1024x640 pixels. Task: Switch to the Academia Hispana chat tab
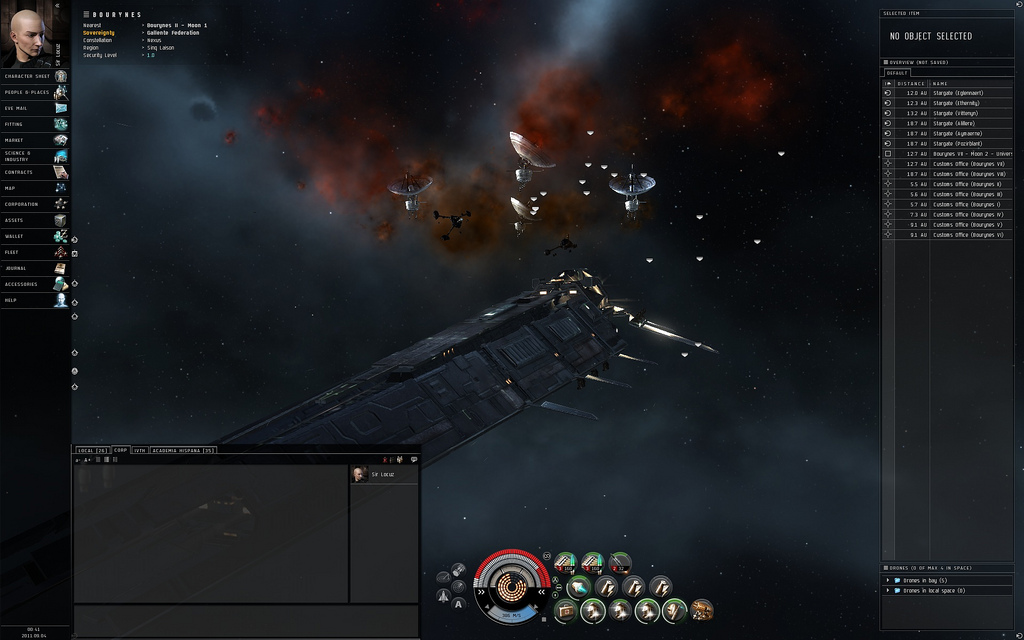coord(183,450)
